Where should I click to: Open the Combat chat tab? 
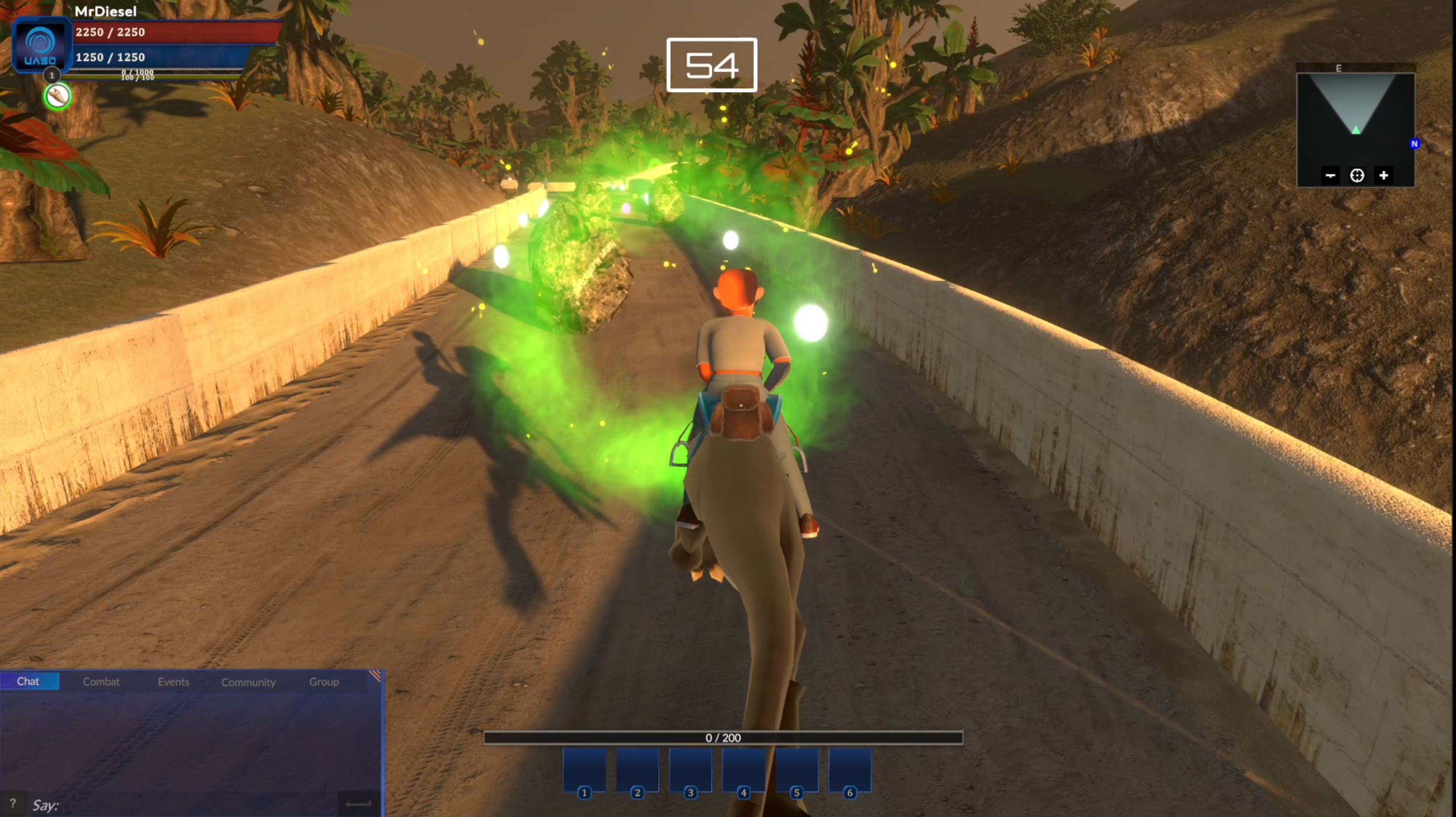tap(101, 682)
